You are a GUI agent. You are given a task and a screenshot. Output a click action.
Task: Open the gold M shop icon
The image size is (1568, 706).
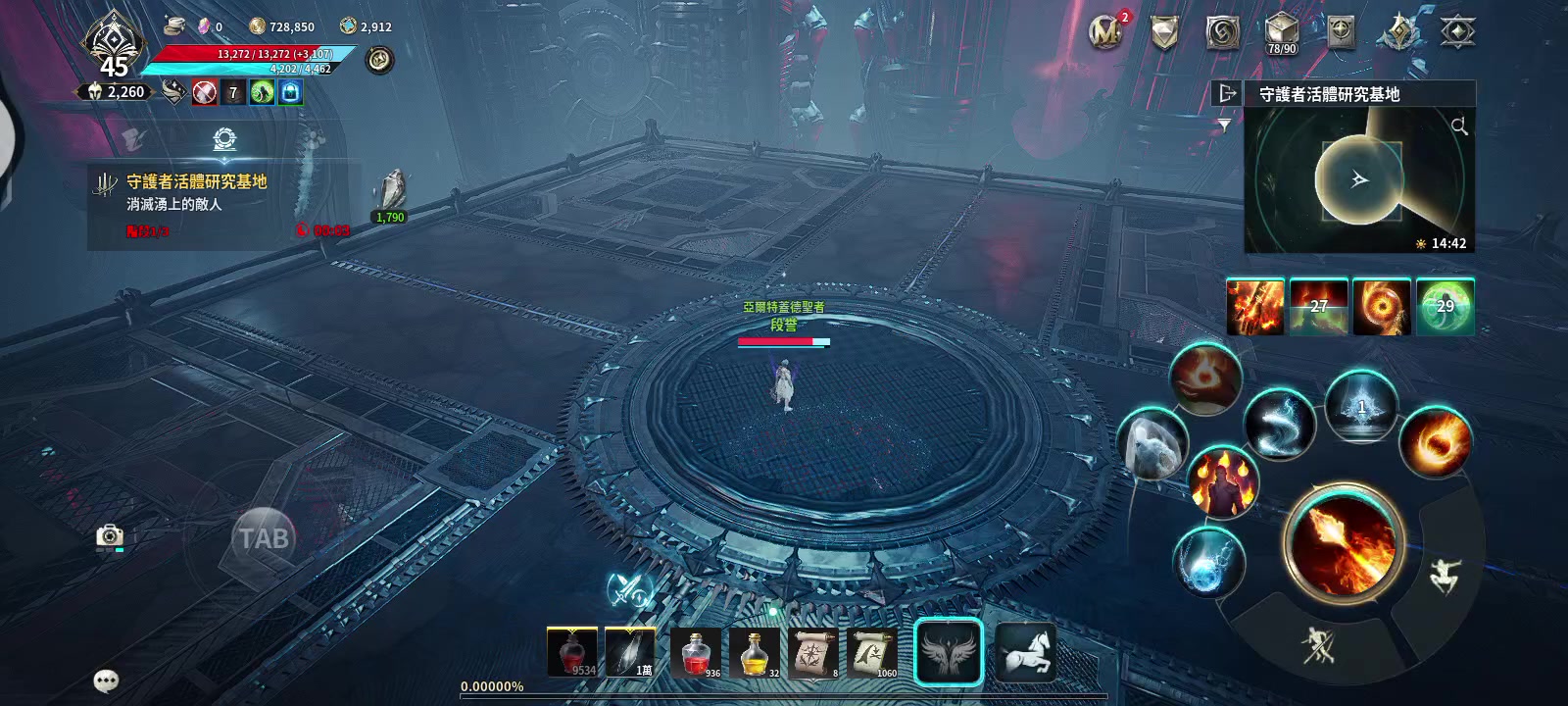tap(1105, 32)
